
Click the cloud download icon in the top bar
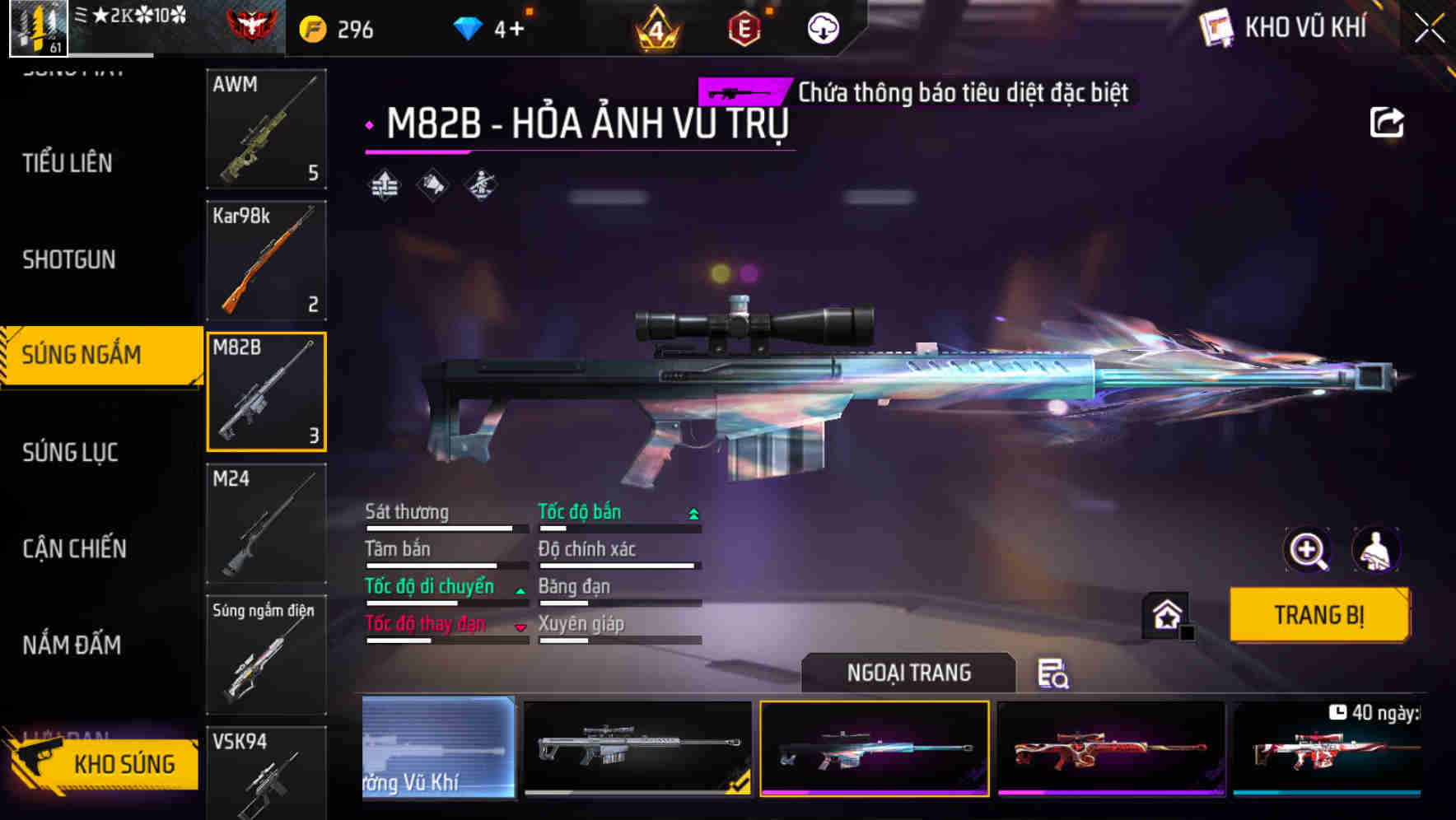(x=823, y=29)
